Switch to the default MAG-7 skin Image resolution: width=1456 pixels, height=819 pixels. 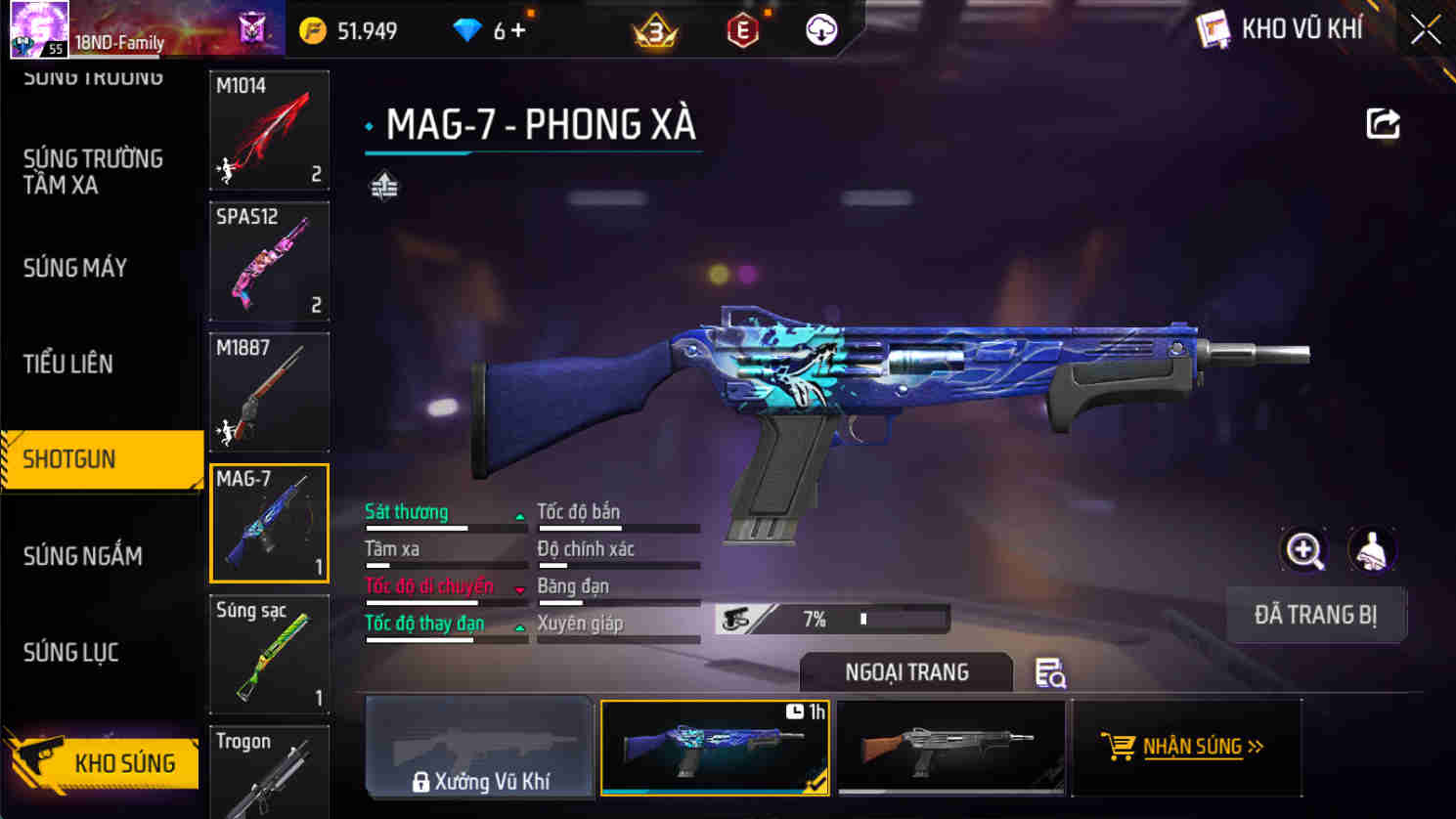[949, 748]
